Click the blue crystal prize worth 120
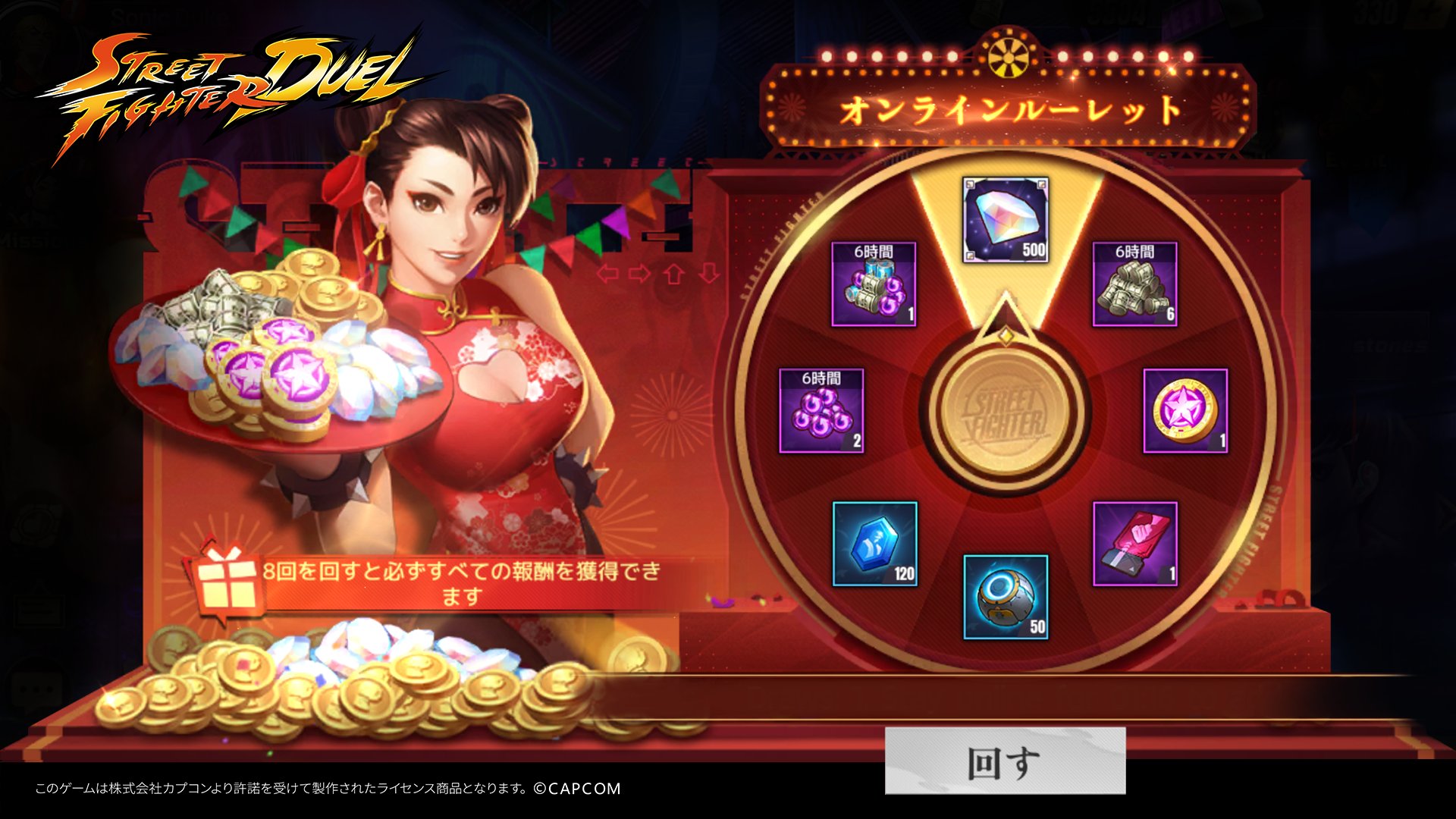This screenshot has height=819, width=1456. point(874,542)
